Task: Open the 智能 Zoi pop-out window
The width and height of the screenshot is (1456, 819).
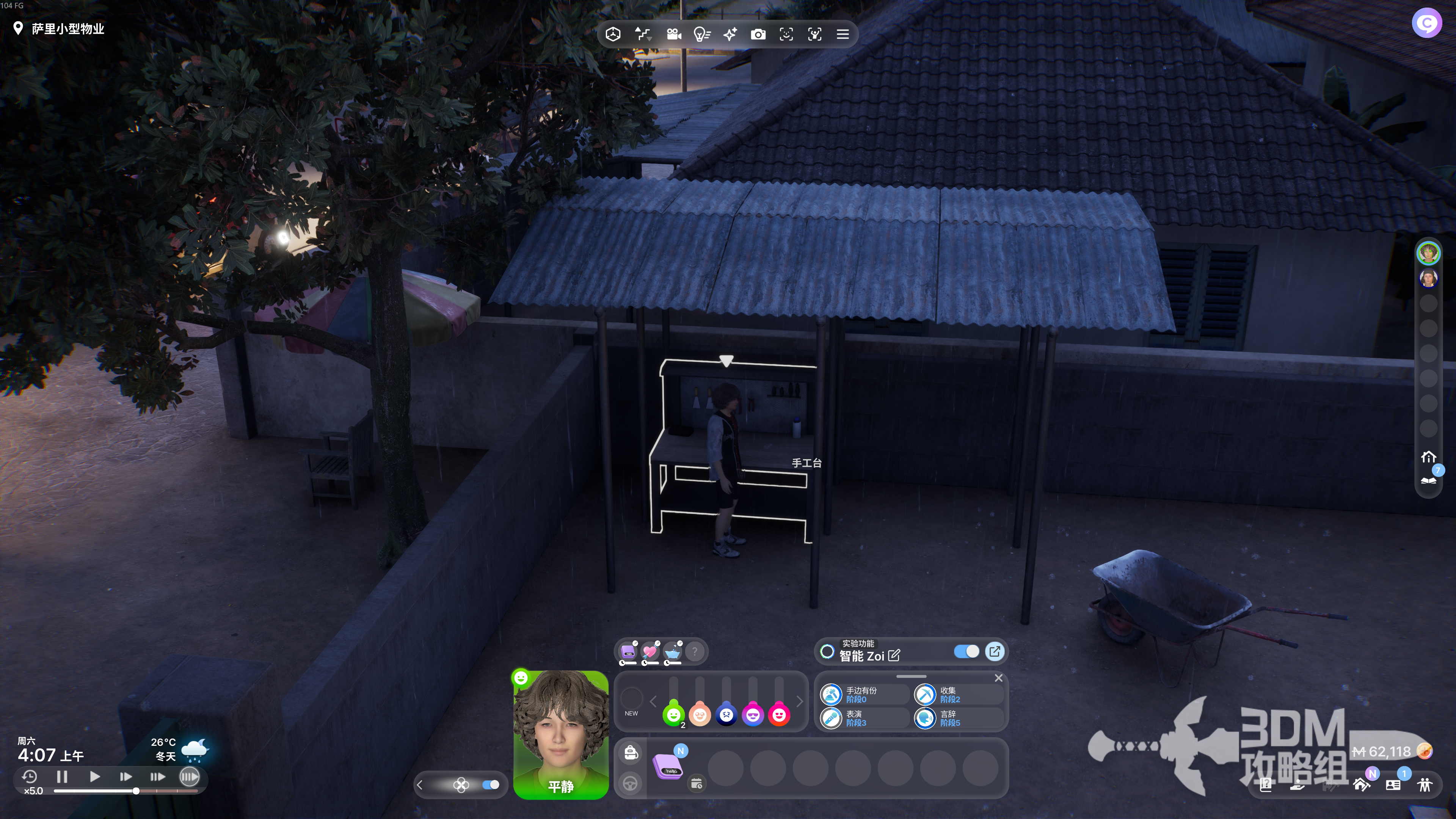Action: coord(995,651)
